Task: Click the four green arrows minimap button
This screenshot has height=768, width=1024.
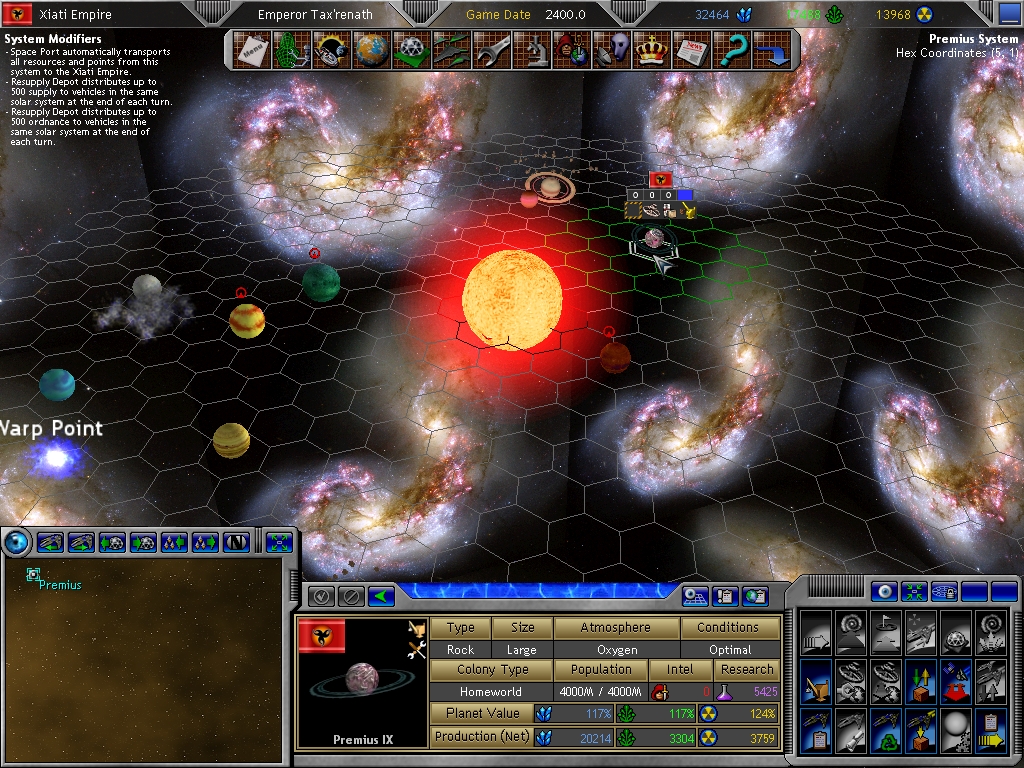Action: (x=279, y=542)
